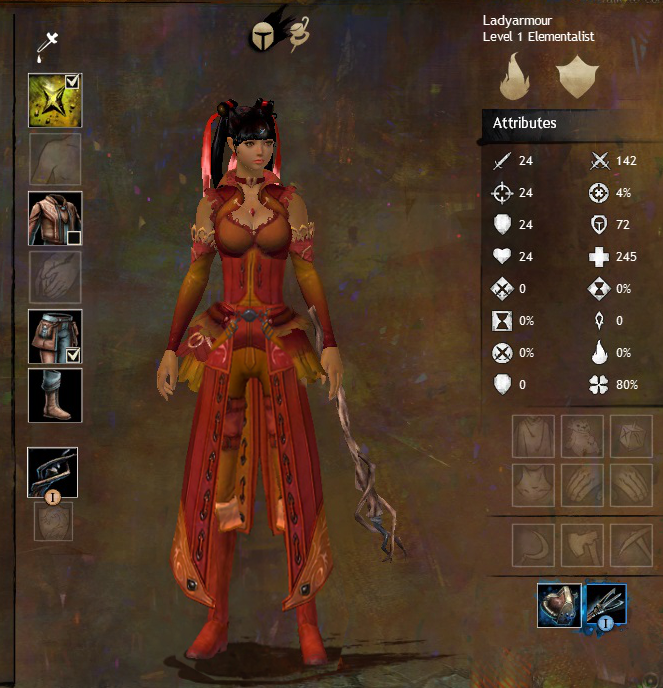Screen dimensions: 663x688
Task: Click the empty logging axe tool slot
Action: [581, 544]
